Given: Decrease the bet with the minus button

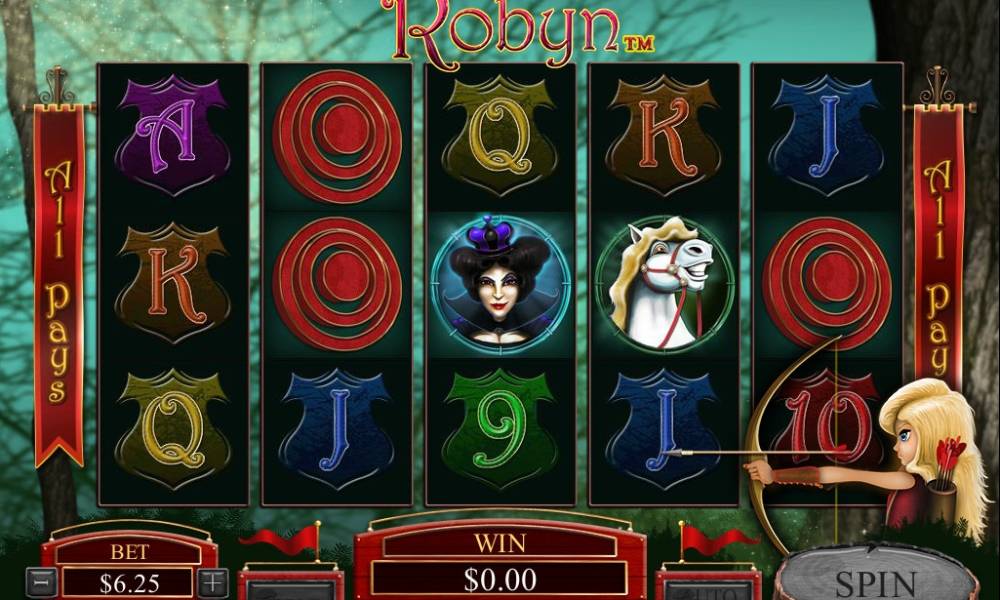Looking at the screenshot, I should (x=41, y=582).
